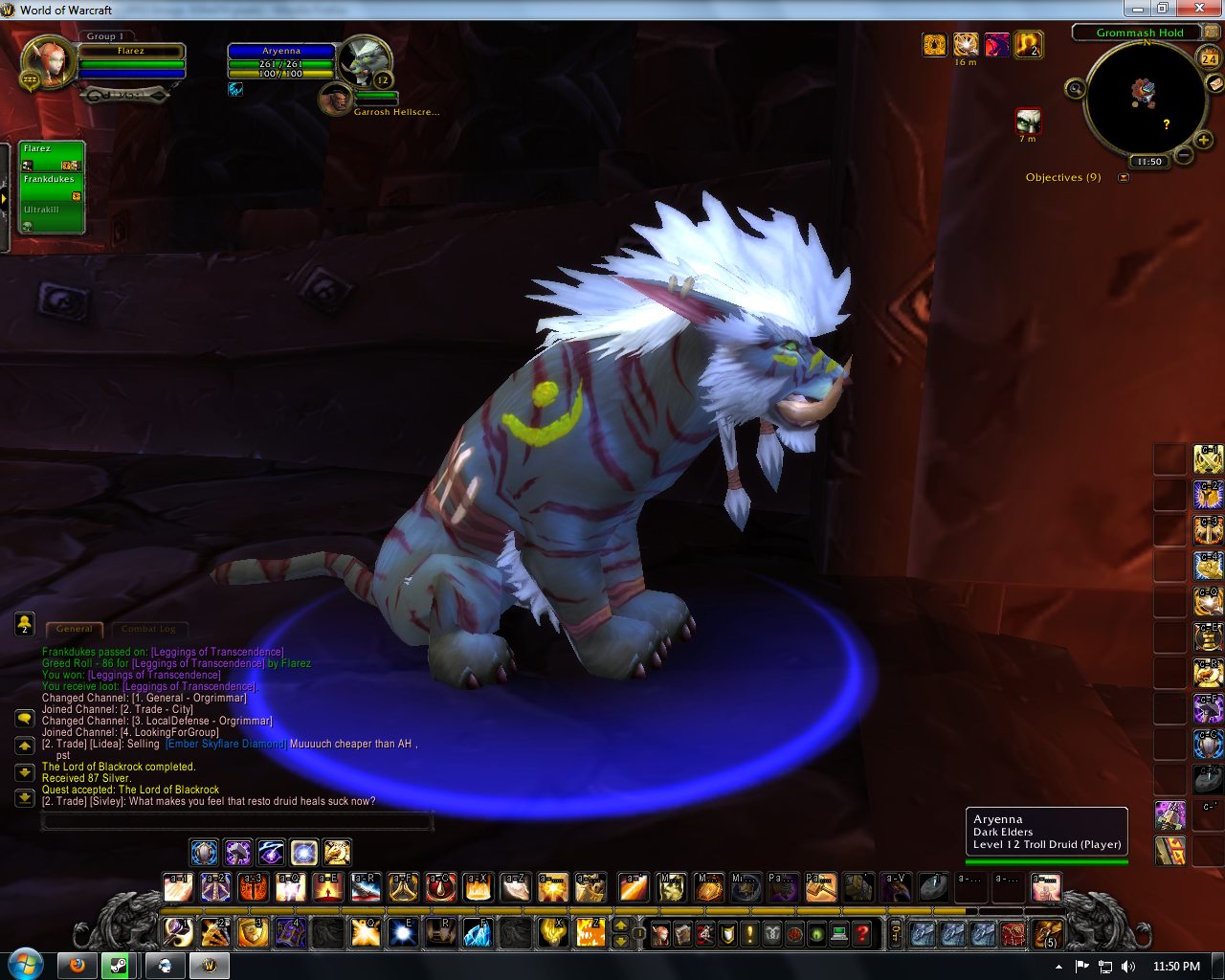Click the 11:50 clock on minimap
Image resolution: width=1225 pixels, height=980 pixels.
[1148, 162]
